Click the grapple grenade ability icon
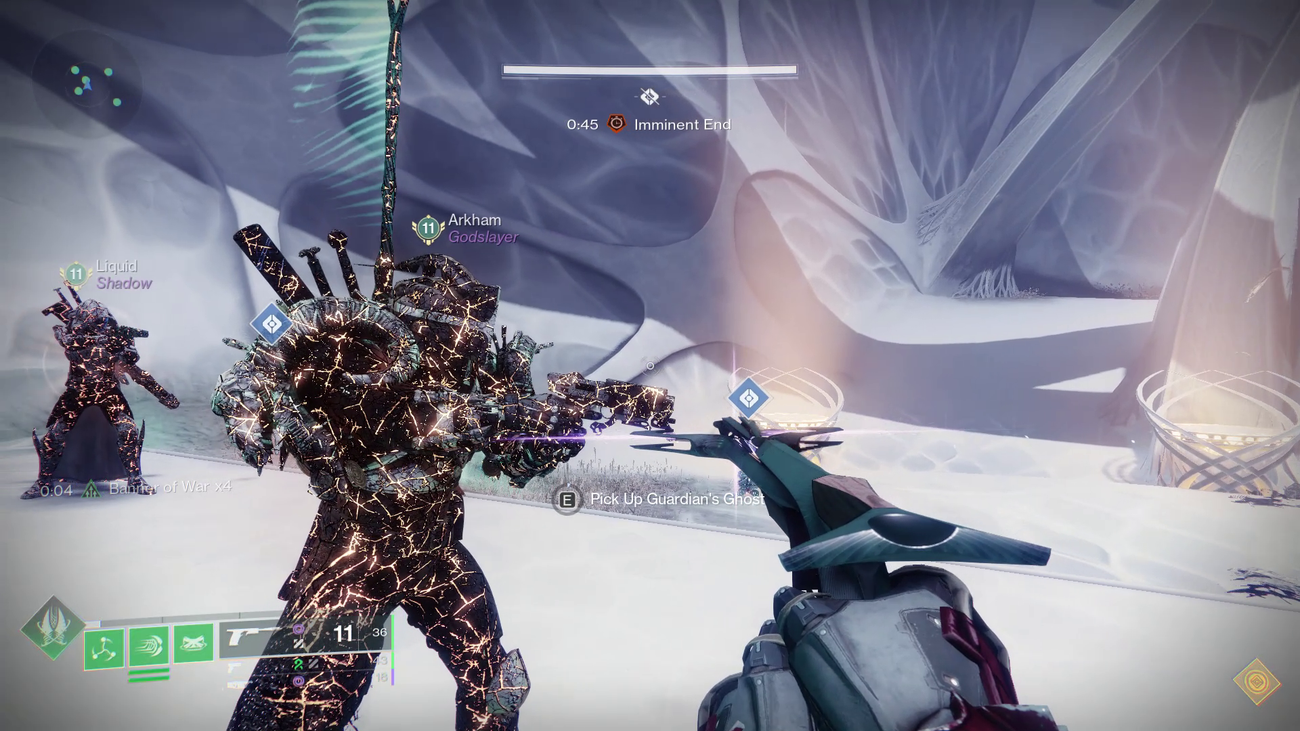Image resolution: width=1300 pixels, height=731 pixels. pos(103,646)
